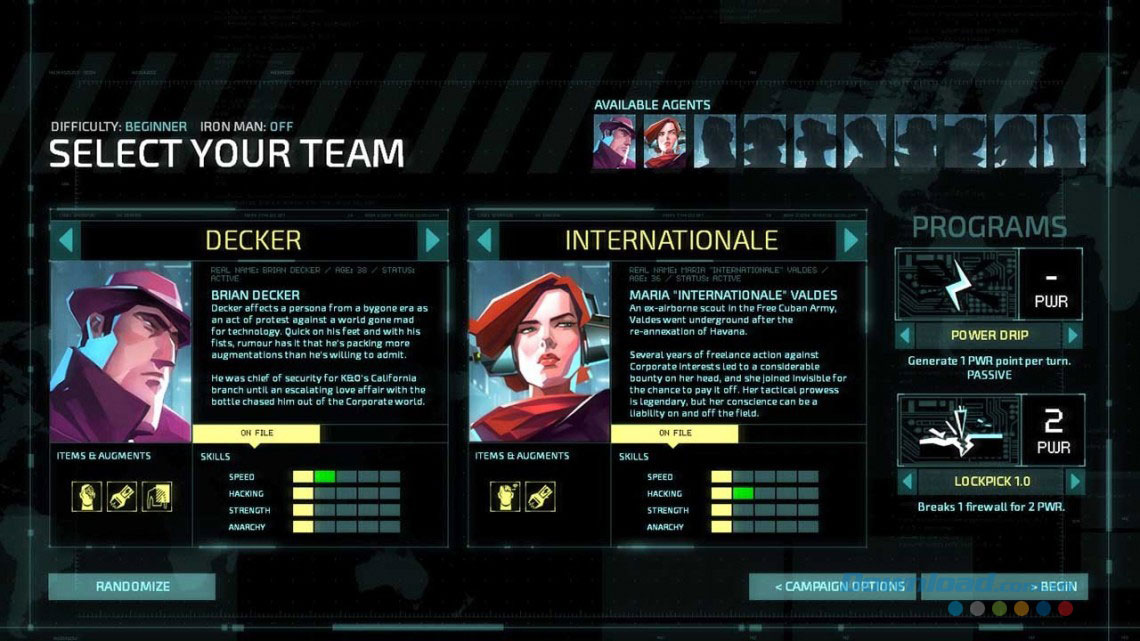Choose the program after Power Drip
Image resolution: width=1140 pixels, height=641 pixels.
point(1073,335)
